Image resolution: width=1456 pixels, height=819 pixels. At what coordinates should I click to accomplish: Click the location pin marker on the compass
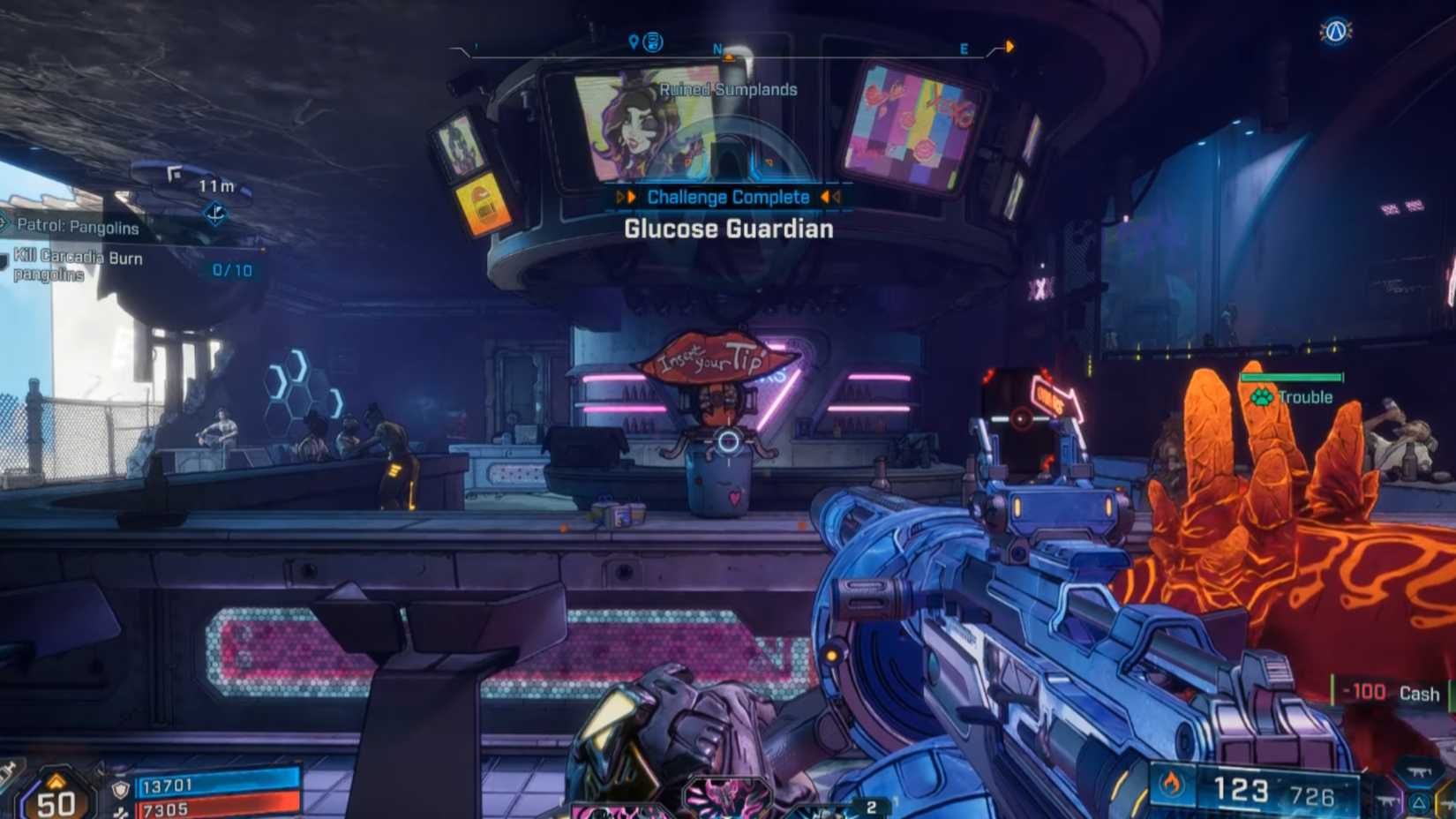click(x=633, y=42)
